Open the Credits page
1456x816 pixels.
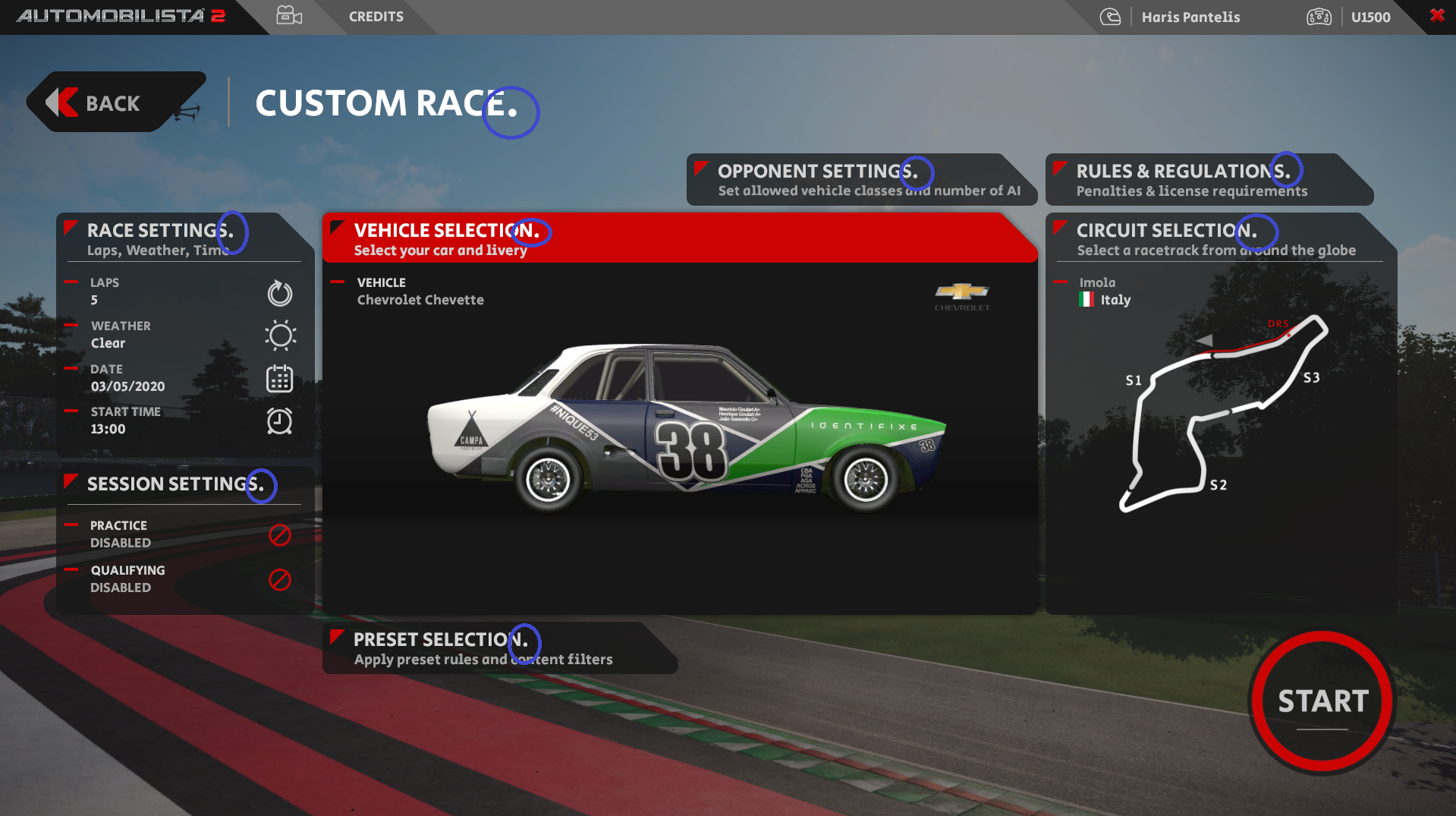click(x=376, y=17)
